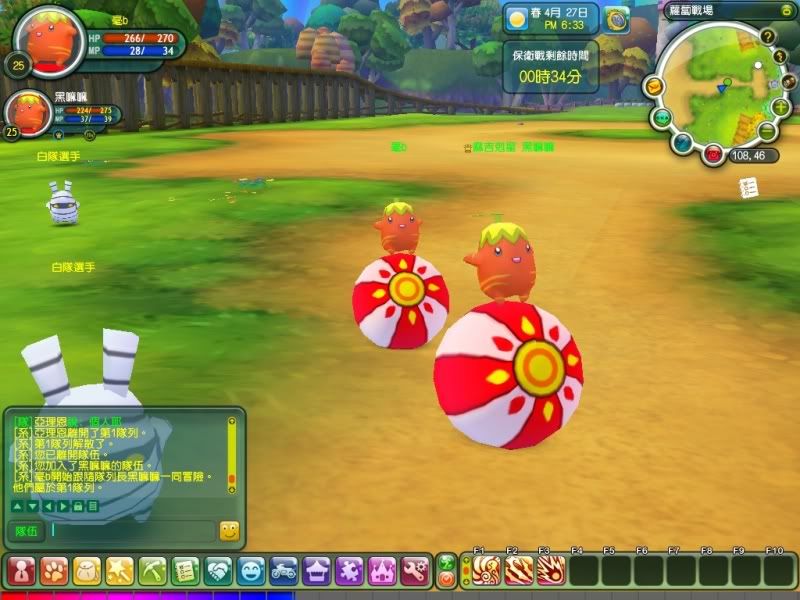
Task: Open the character menu icon
Action: (x=21, y=571)
